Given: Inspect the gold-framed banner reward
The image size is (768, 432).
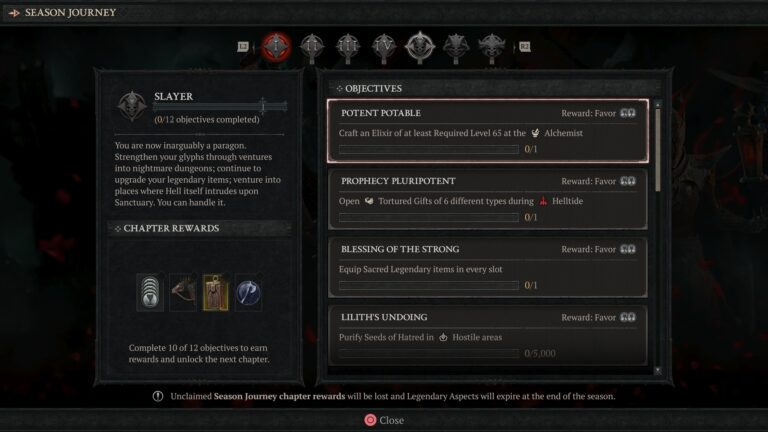Looking at the screenshot, I should pyautogui.click(x=216, y=291).
